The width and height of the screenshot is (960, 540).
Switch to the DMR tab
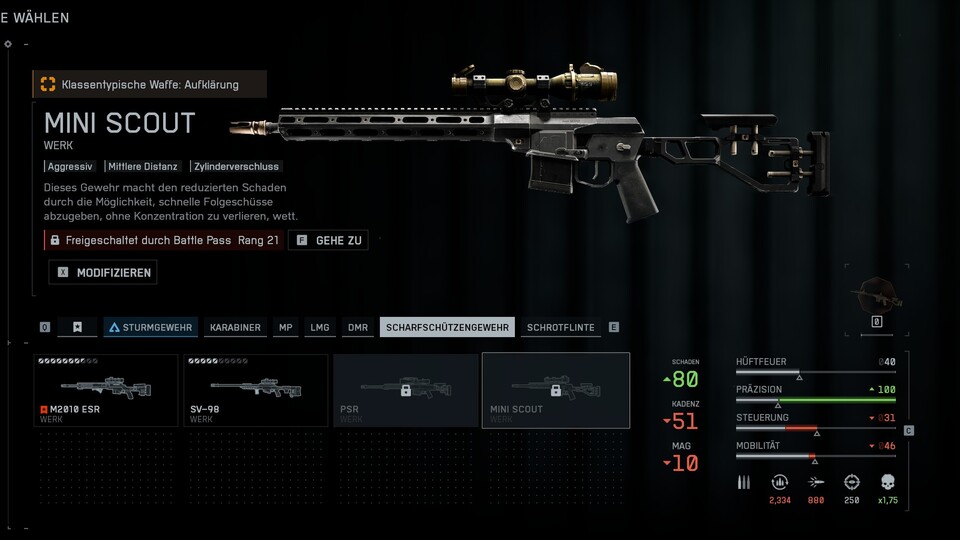(357, 327)
